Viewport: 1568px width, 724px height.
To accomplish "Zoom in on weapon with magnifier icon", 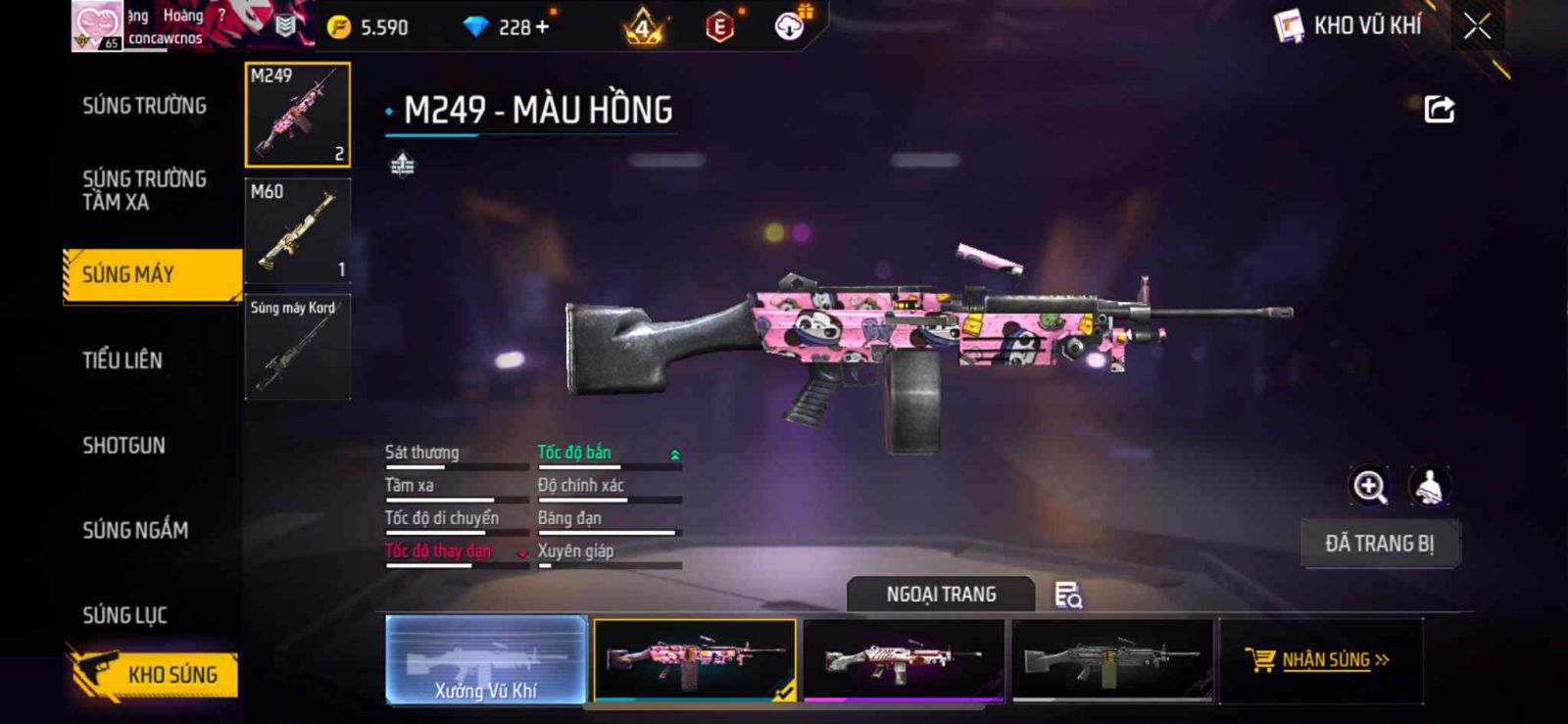I will [x=1369, y=486].
